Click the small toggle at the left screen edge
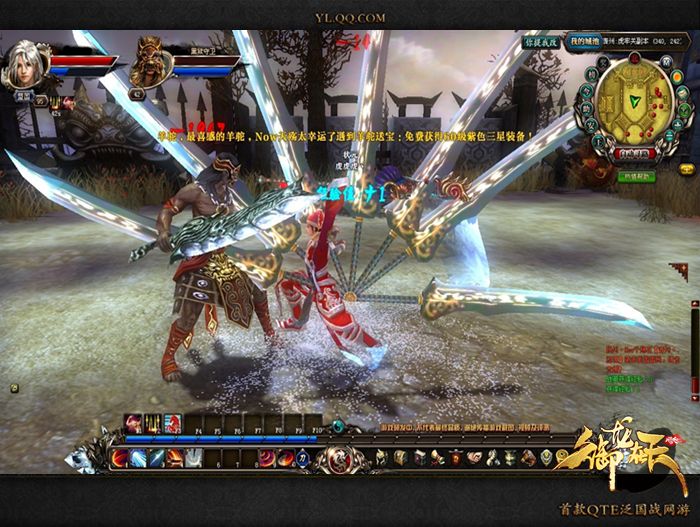Screen dimensions: 700x527 pyautogui.click(x=12, y=386)
